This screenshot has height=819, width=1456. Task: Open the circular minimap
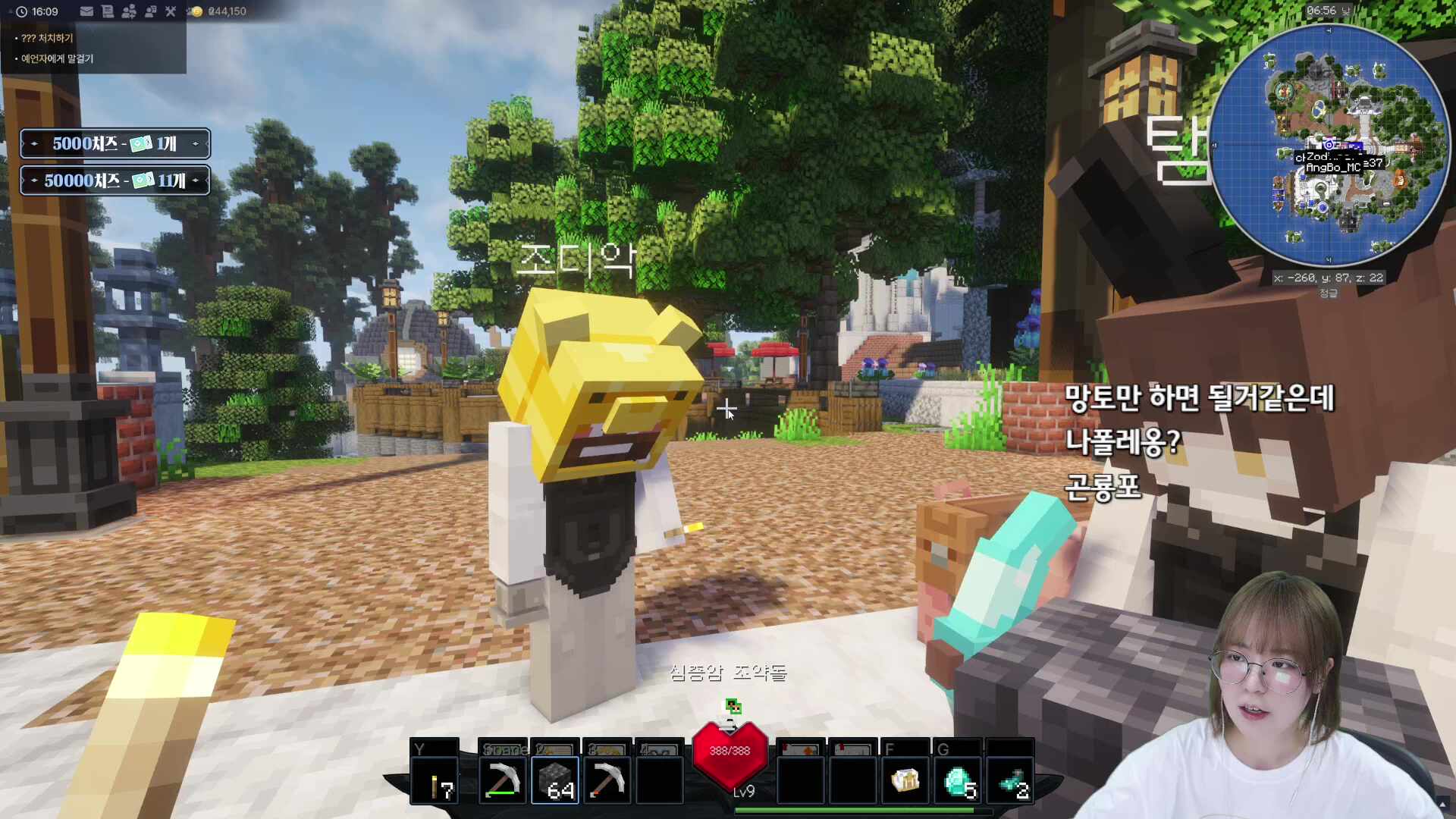click(1328, 146)
